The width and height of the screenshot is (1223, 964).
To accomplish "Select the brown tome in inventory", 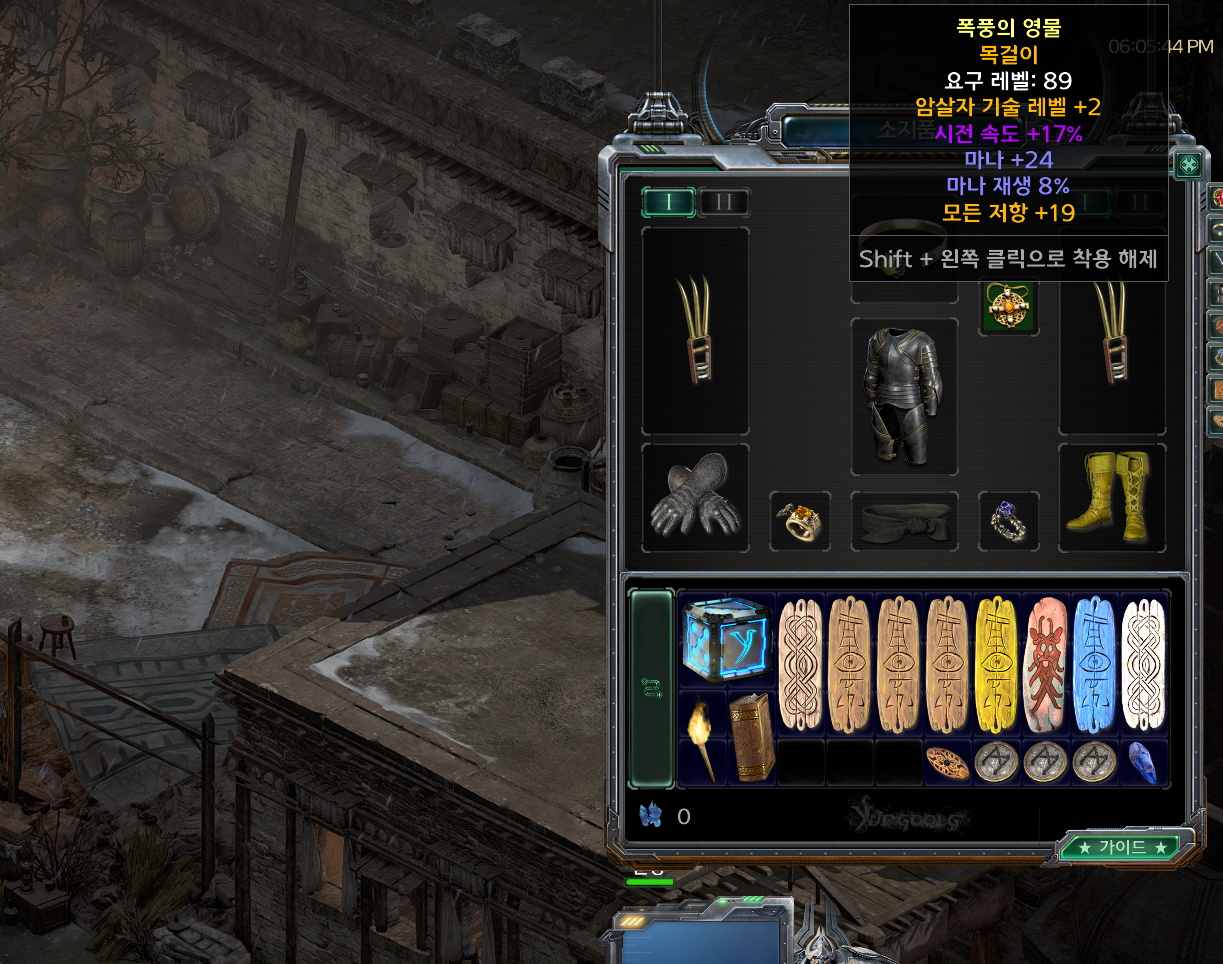I will [751, 737].
